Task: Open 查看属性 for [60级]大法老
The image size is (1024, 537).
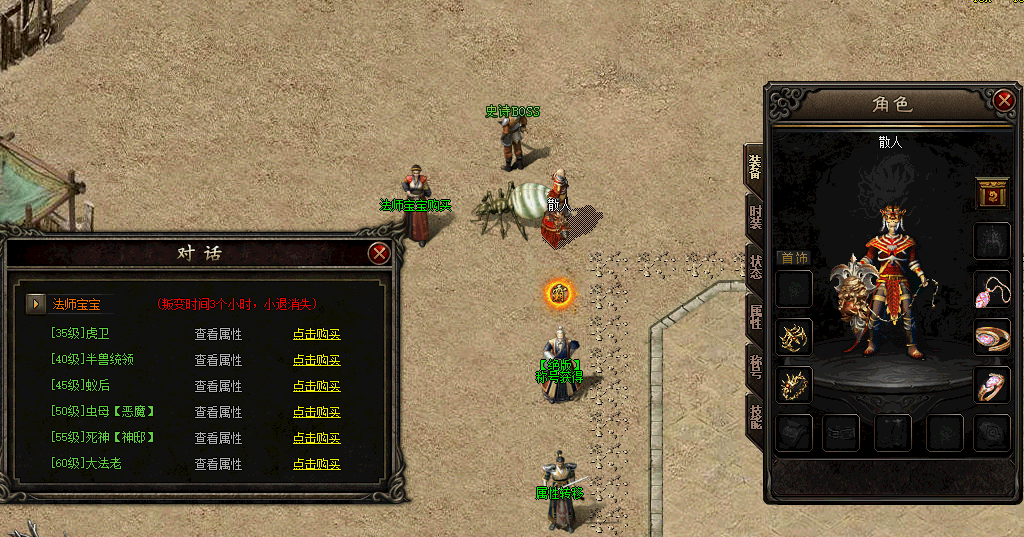Action: pyautogui.click(x=218, y=464)
